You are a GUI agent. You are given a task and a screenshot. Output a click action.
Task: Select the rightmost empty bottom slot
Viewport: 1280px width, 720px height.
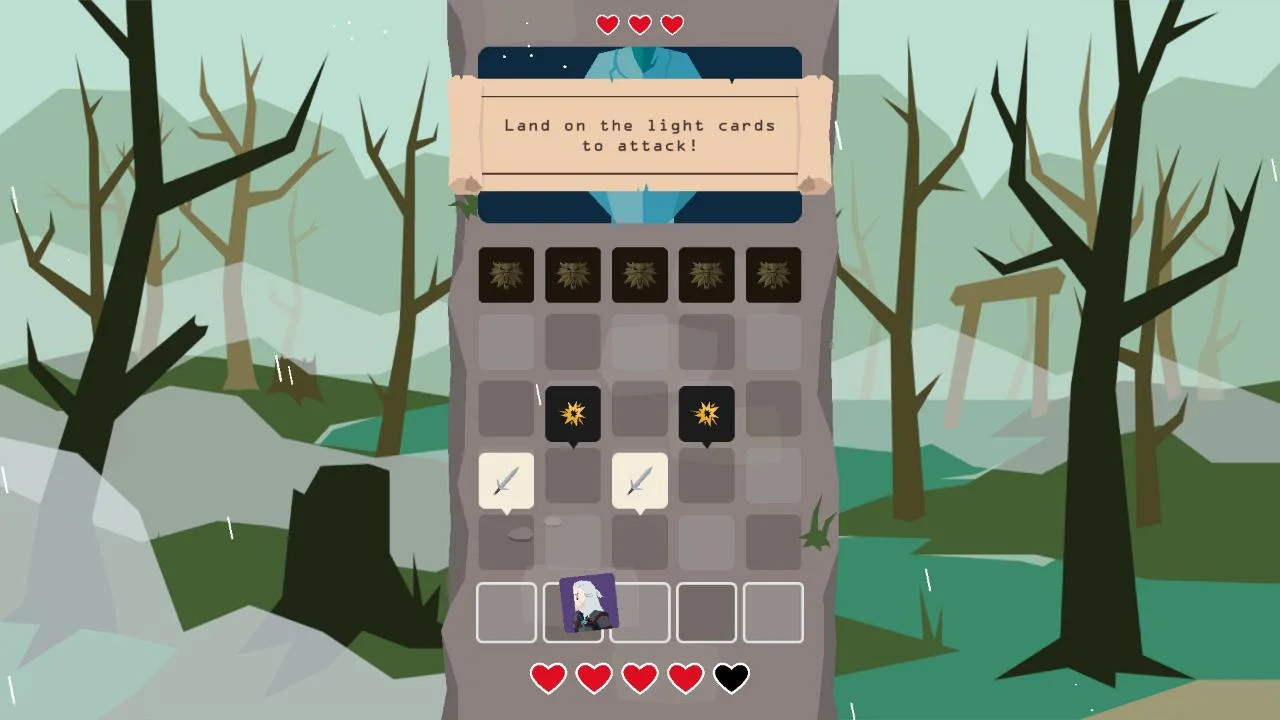click(773, 612)
